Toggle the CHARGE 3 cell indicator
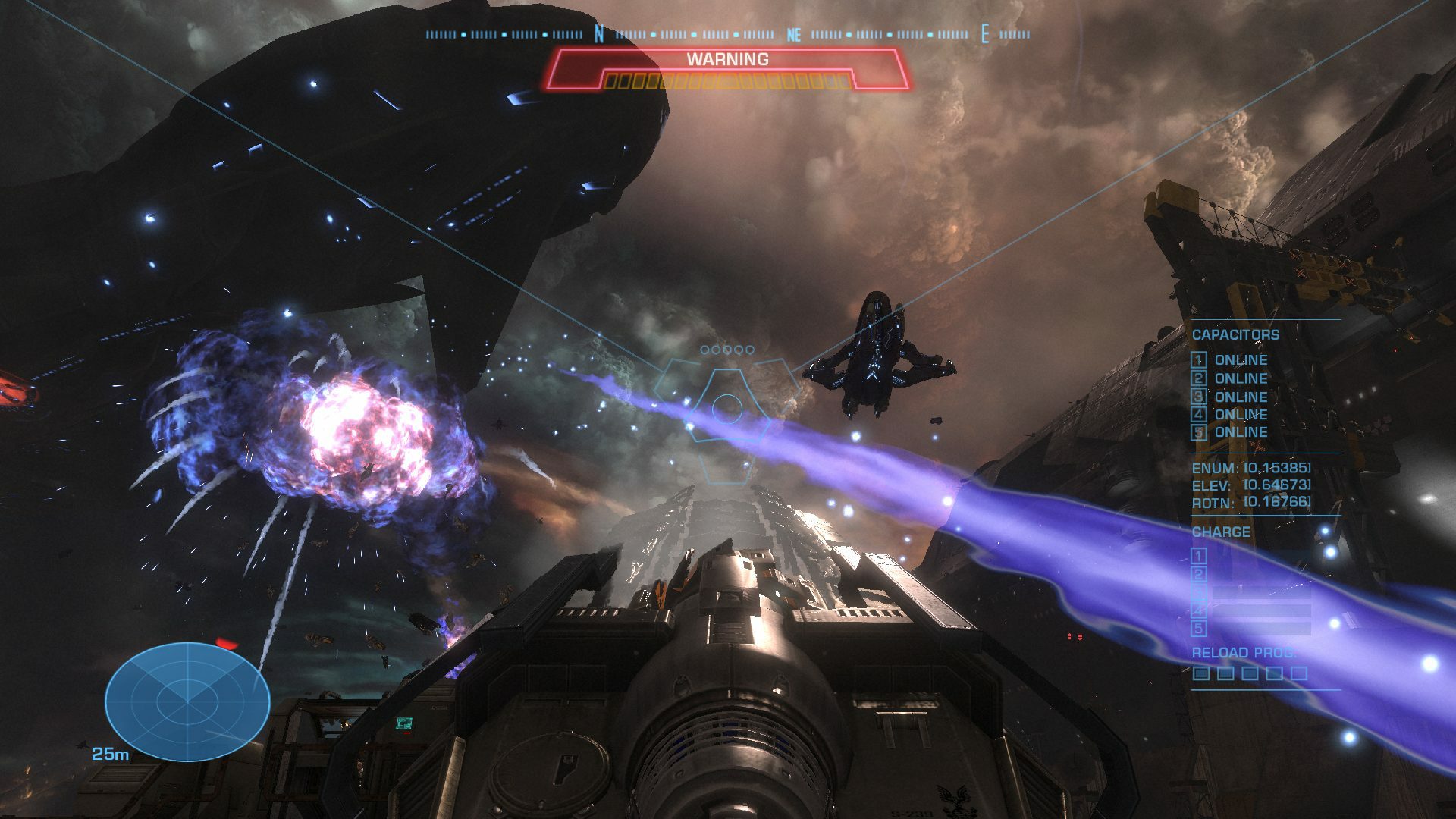The image size is (1456, 819). coord(1198,593)
